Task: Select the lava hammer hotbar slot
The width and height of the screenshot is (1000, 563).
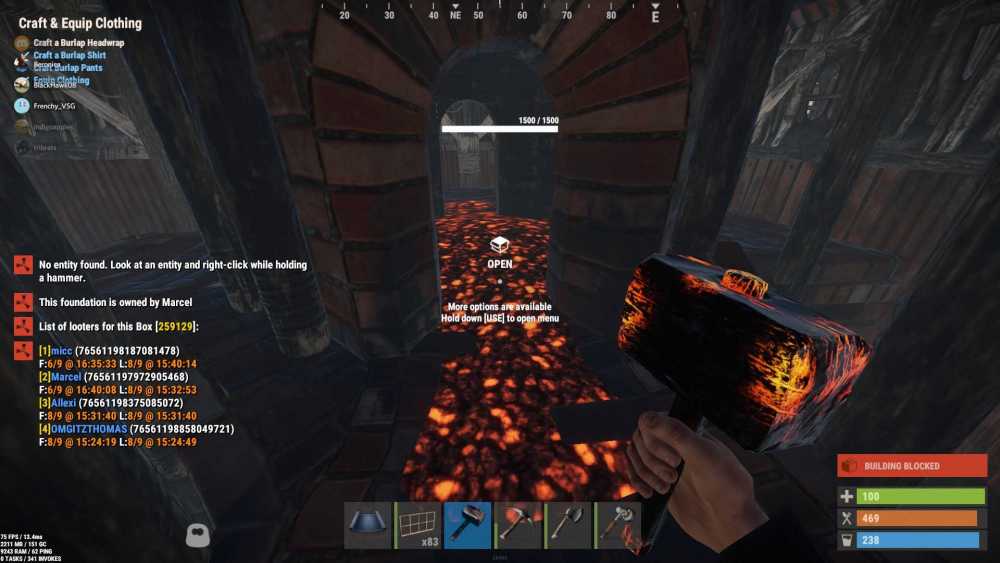Action: click(x=468, y=525)
